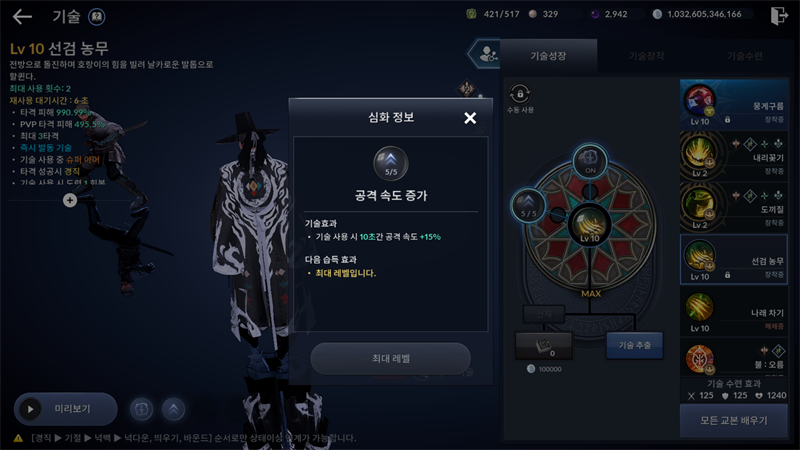Expand the skill description with the plus icon
This screenshot has width=800, height=450.
[x=70, y=200]
